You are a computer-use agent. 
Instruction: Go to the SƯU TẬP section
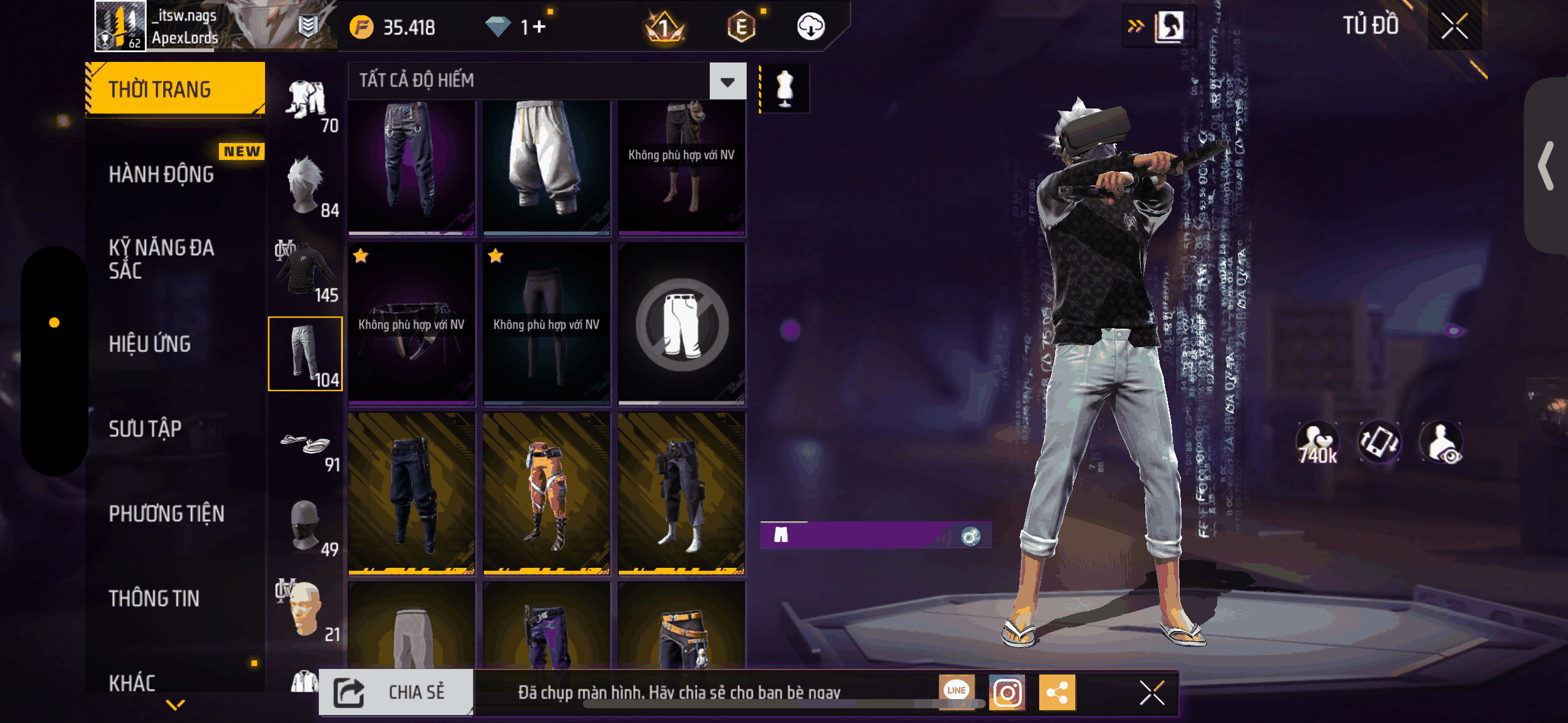point(145,429)
